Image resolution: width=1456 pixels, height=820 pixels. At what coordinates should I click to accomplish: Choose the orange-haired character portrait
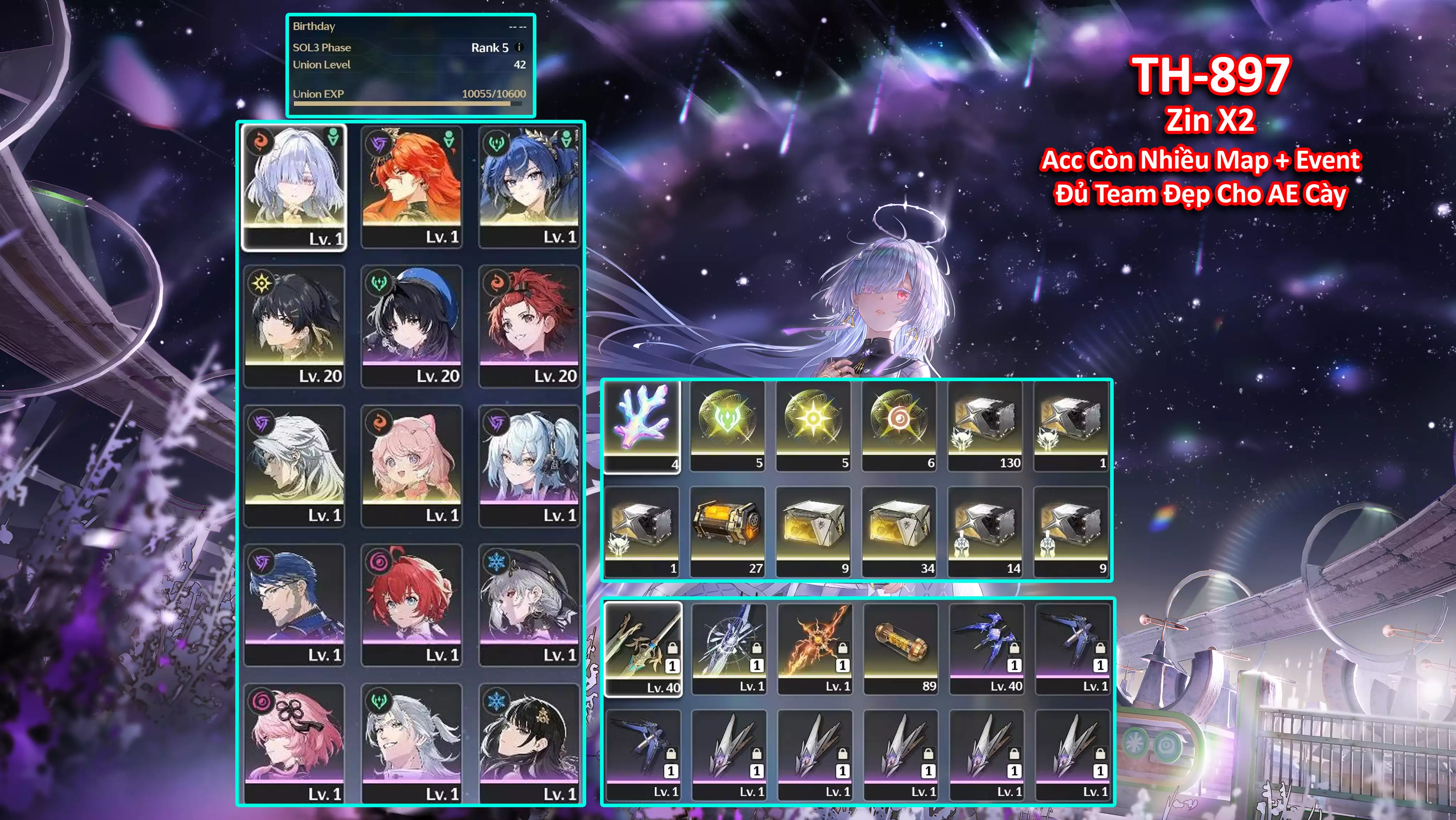pyautogui.click(x=412, y=187)
